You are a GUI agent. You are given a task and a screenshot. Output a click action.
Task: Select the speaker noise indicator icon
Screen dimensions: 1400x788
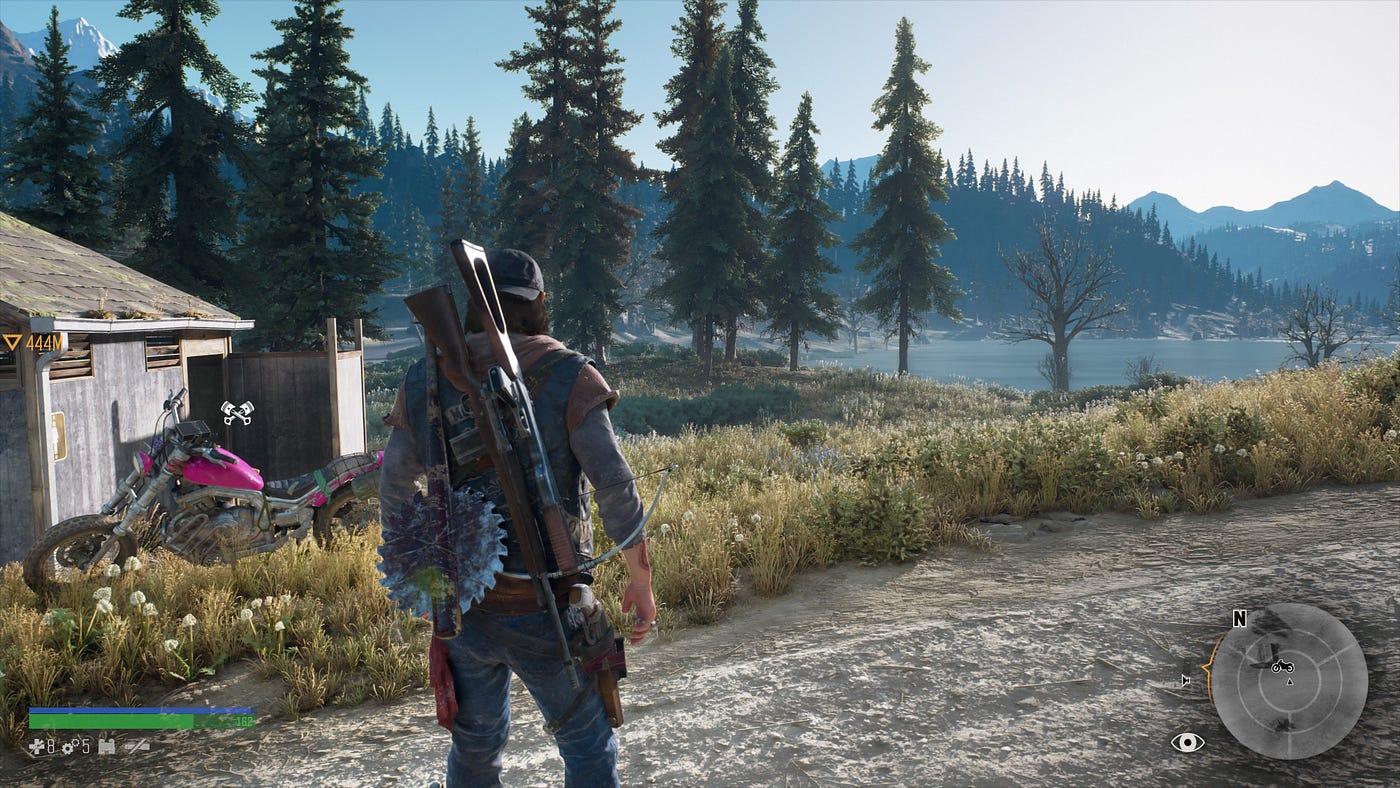[x=1186, y=680]
